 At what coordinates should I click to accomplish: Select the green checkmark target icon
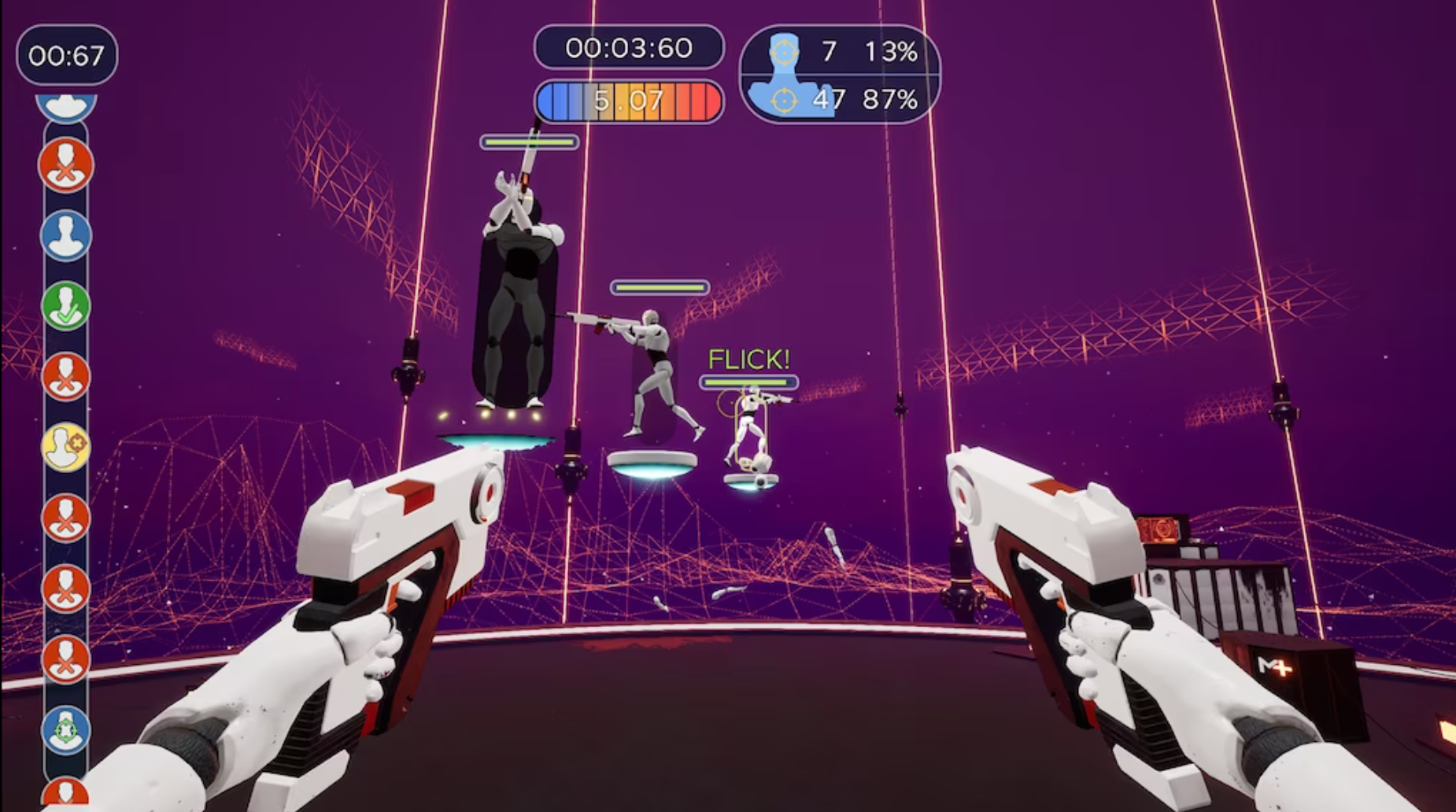65,306
